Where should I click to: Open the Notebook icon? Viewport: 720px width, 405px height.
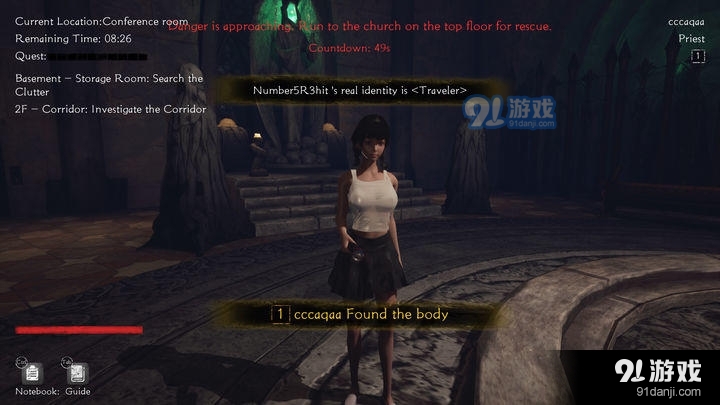pos(33,373)
